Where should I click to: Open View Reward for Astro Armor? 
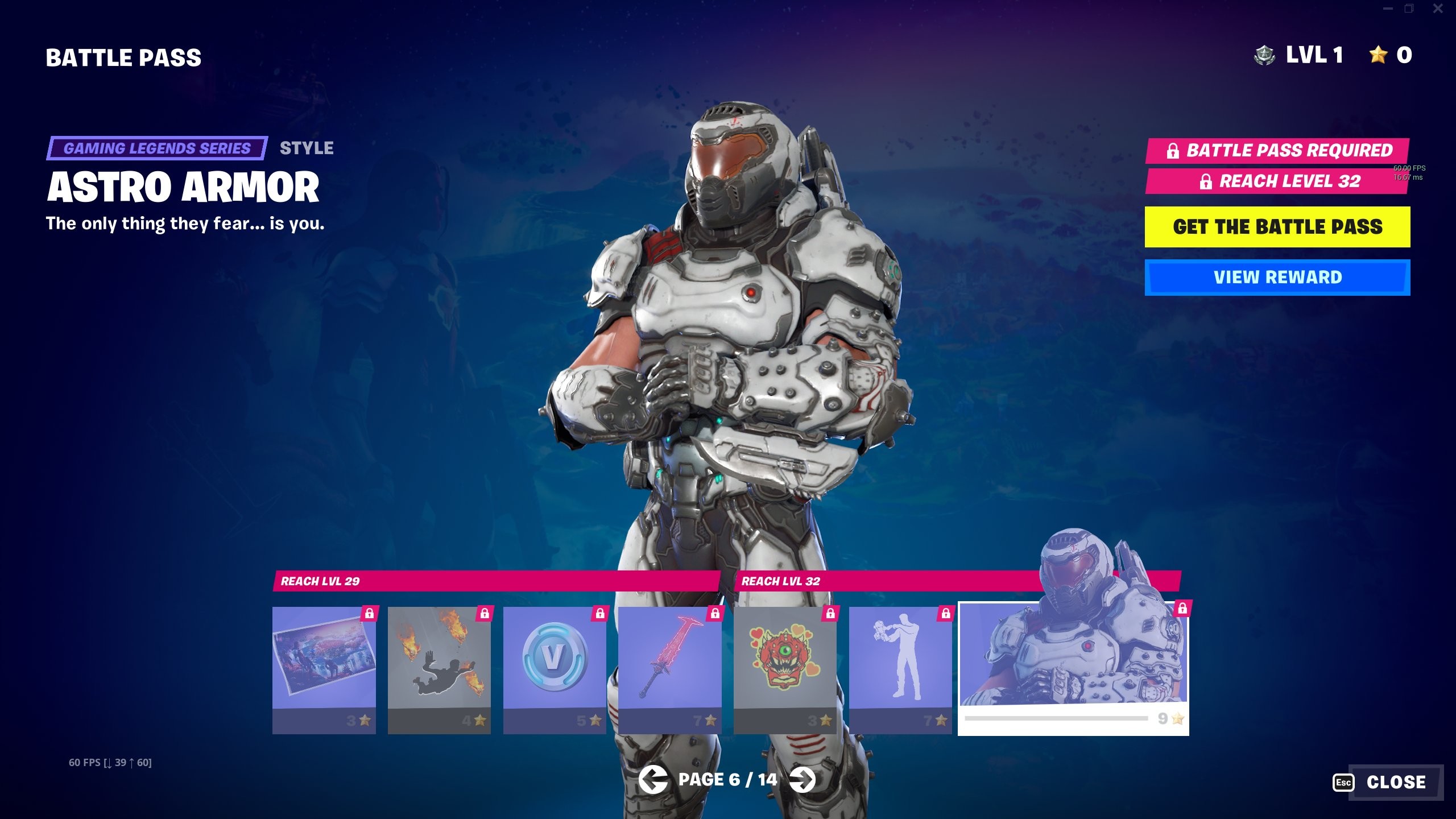[x=1277, y=277]
